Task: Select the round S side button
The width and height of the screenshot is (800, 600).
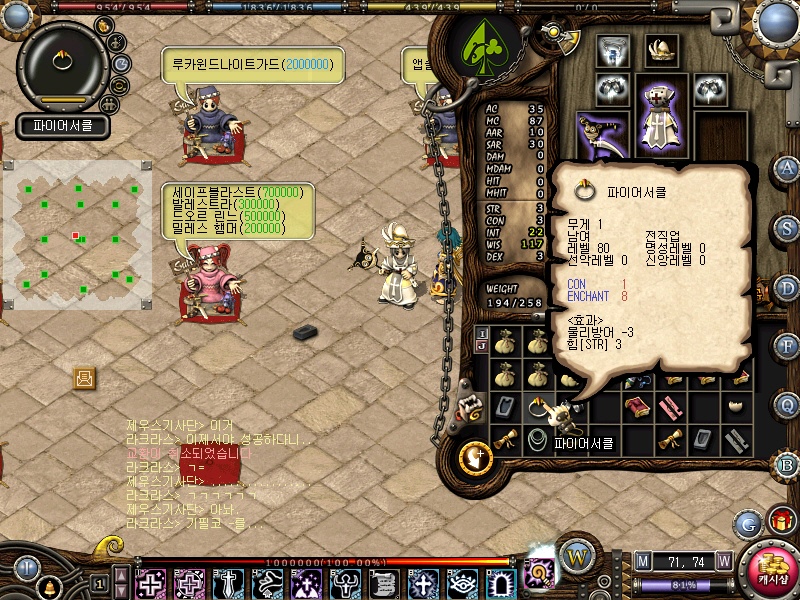Action: tap(788, 228)
